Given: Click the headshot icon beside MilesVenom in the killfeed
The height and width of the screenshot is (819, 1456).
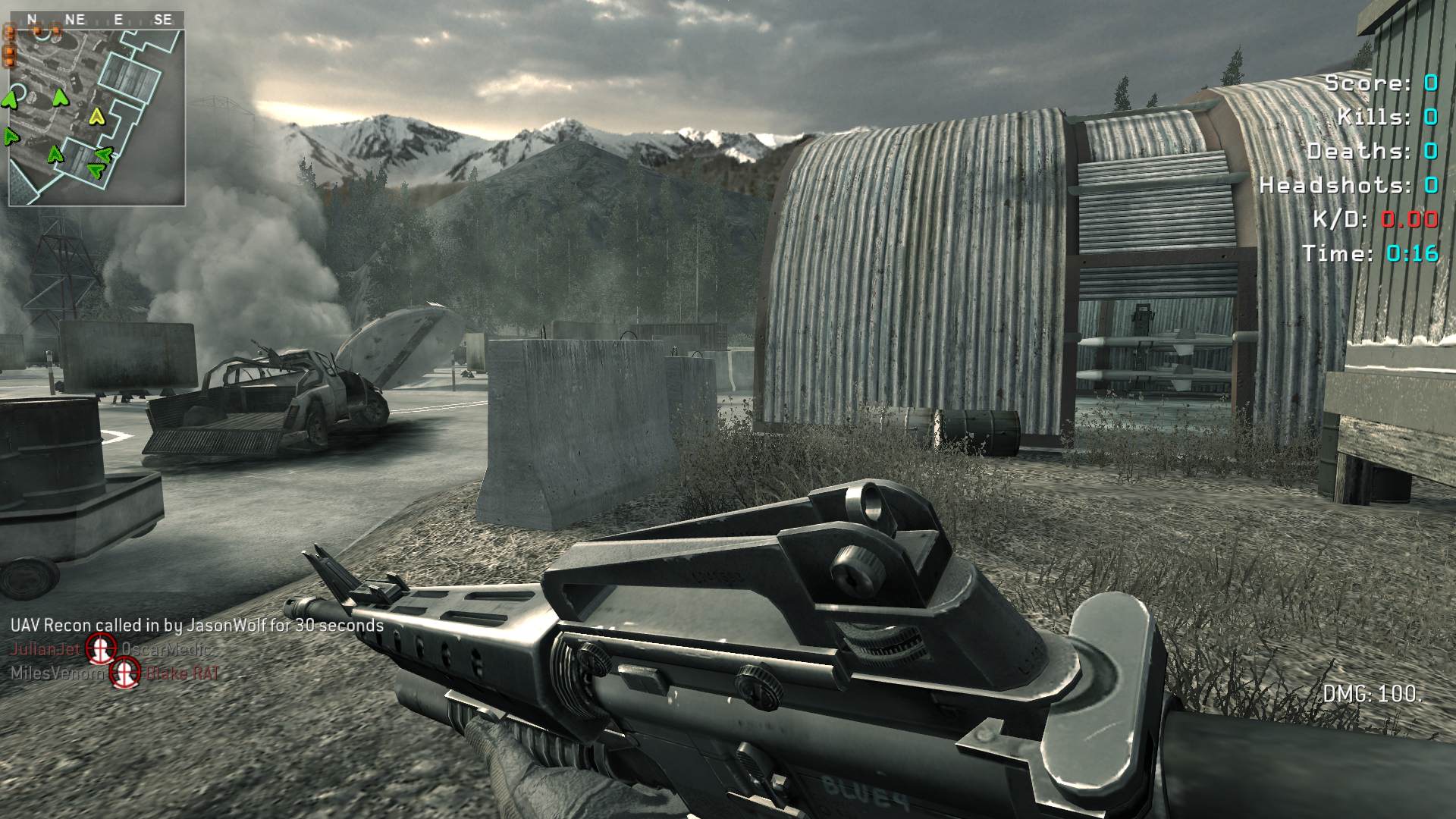Looking at the screenshot, I should [125, 672].
